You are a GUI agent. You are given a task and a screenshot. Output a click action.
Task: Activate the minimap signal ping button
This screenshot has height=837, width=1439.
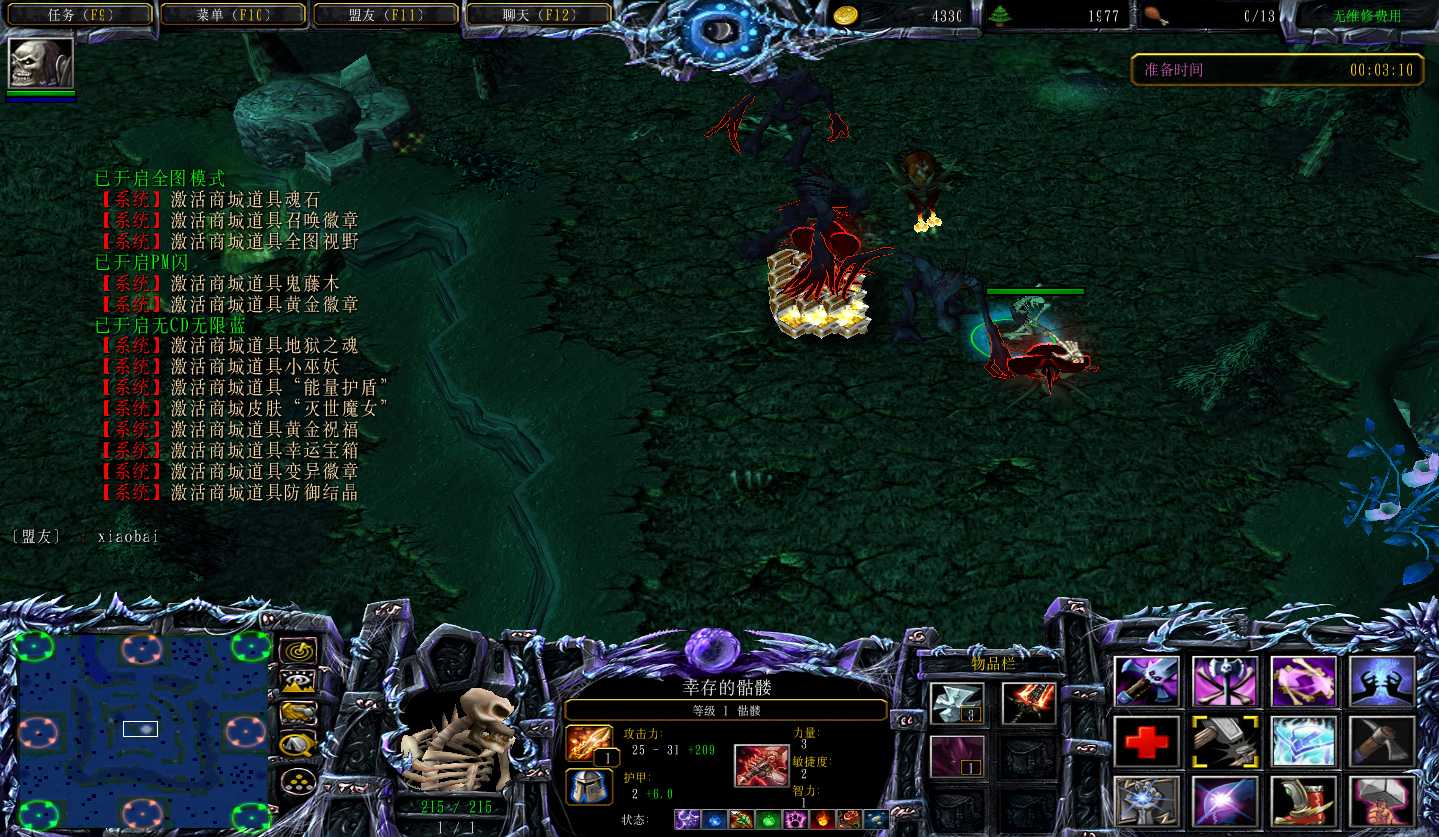point(297,653)
